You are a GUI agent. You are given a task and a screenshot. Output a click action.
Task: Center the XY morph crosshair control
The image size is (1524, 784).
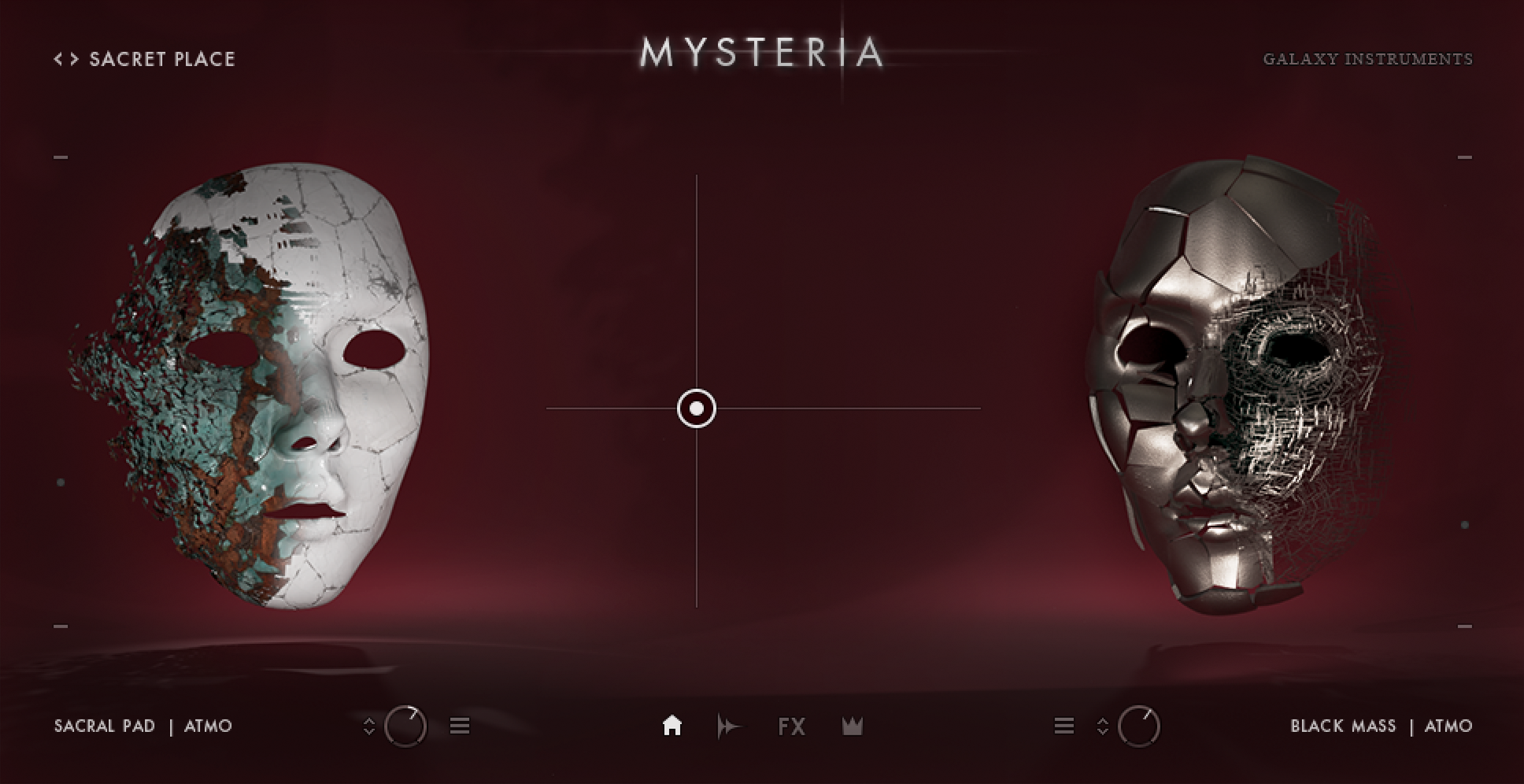tap(696, 408)
